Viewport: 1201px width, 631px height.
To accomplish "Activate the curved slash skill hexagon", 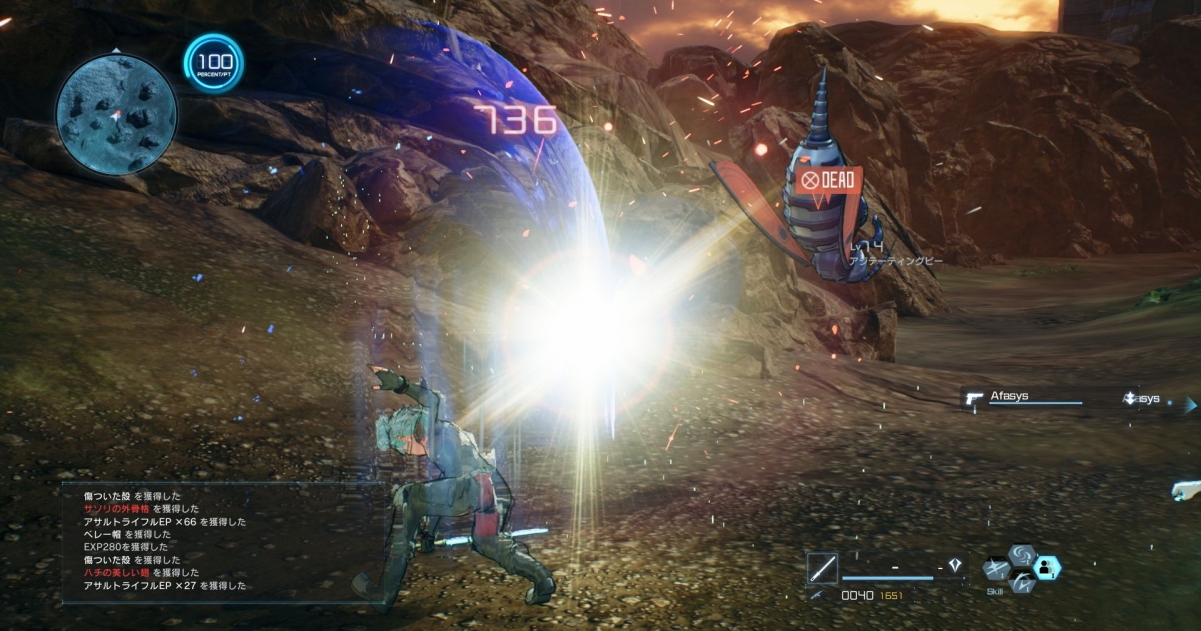I will tap(1022, 583).
